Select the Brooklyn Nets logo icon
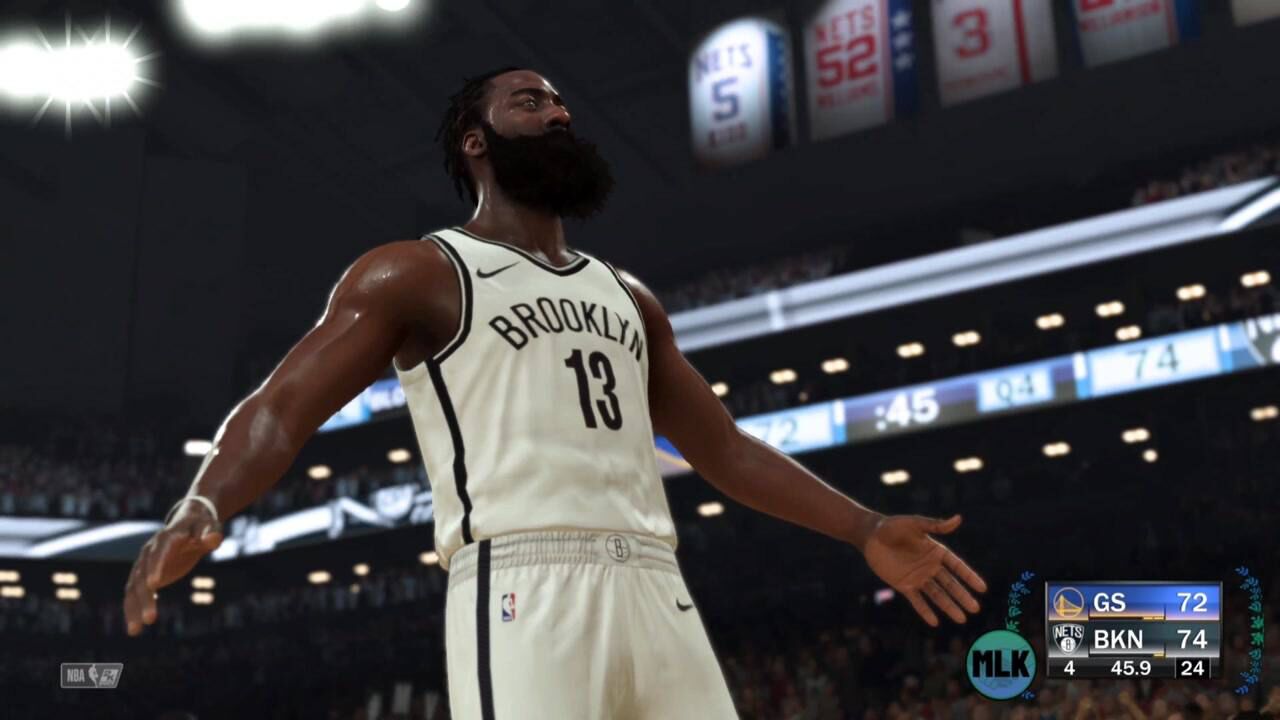 pyautogui.click(x=1068, y=638)
